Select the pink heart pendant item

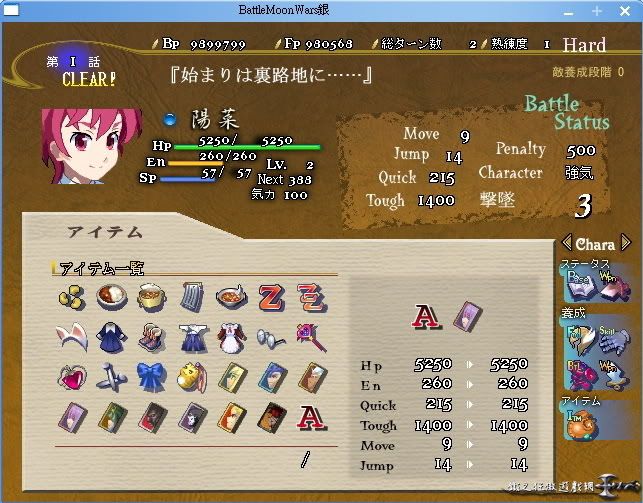click(70, 377)
